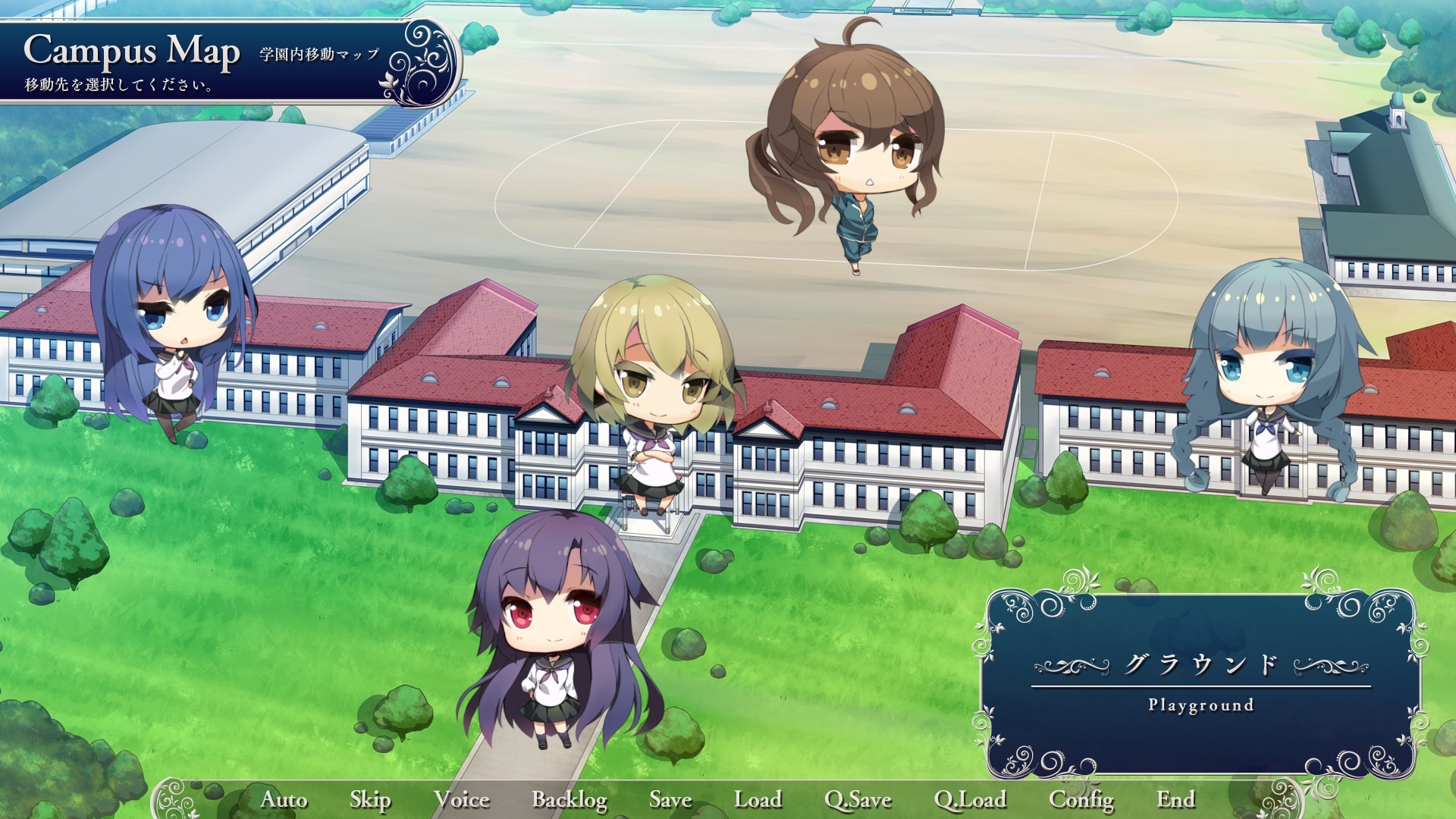
Task: Open the Save screen
Action: 669,799
